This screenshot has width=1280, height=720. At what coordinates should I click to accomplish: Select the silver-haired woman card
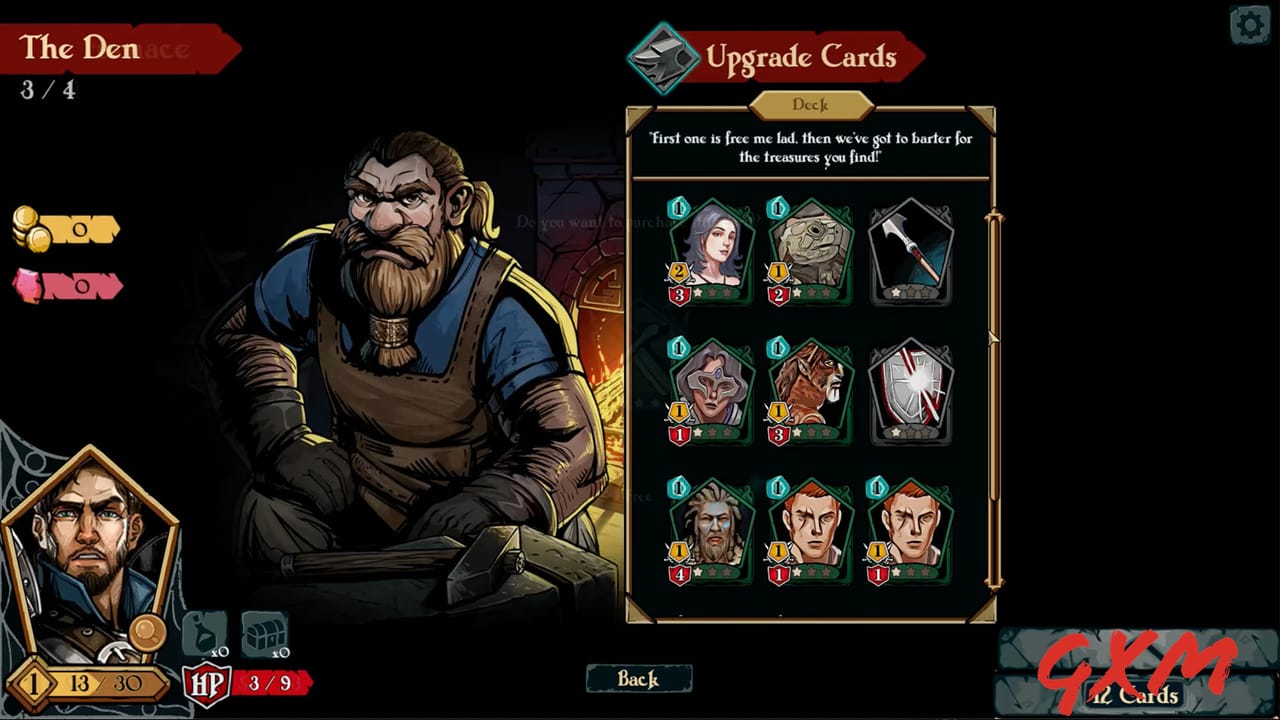coord(710,248)
